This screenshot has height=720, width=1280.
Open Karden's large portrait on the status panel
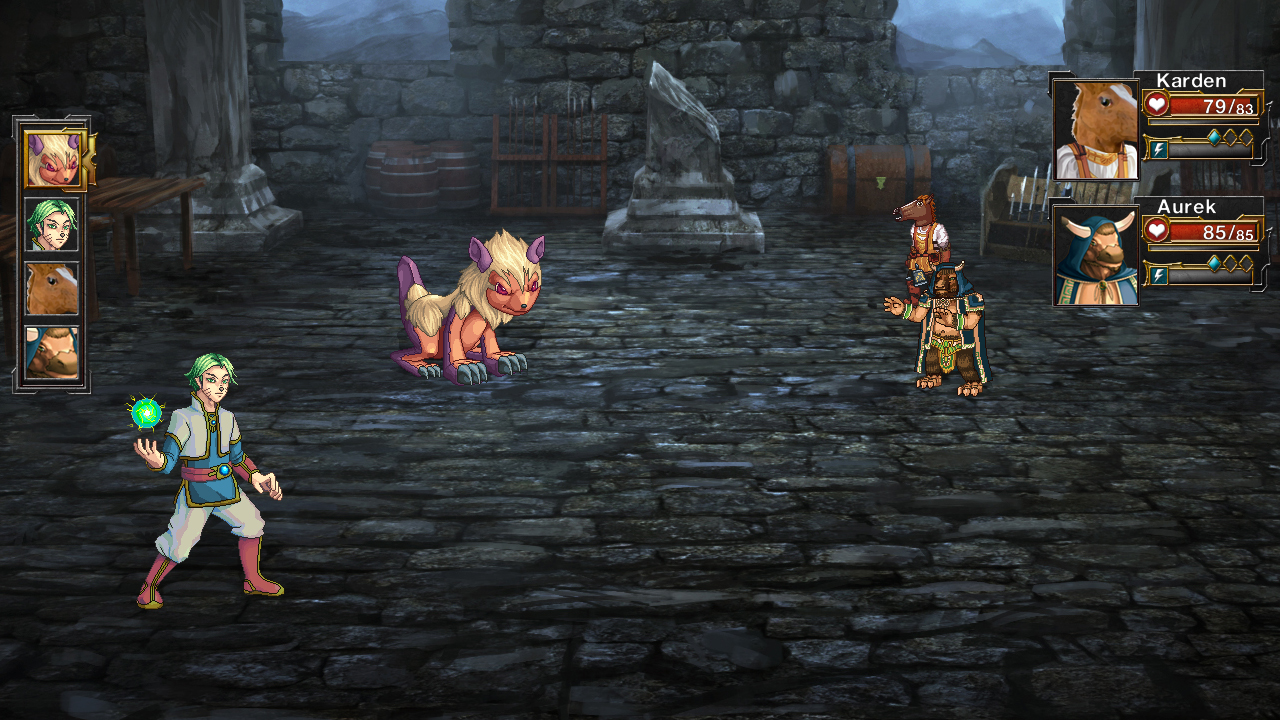[x=1094, y=128]
